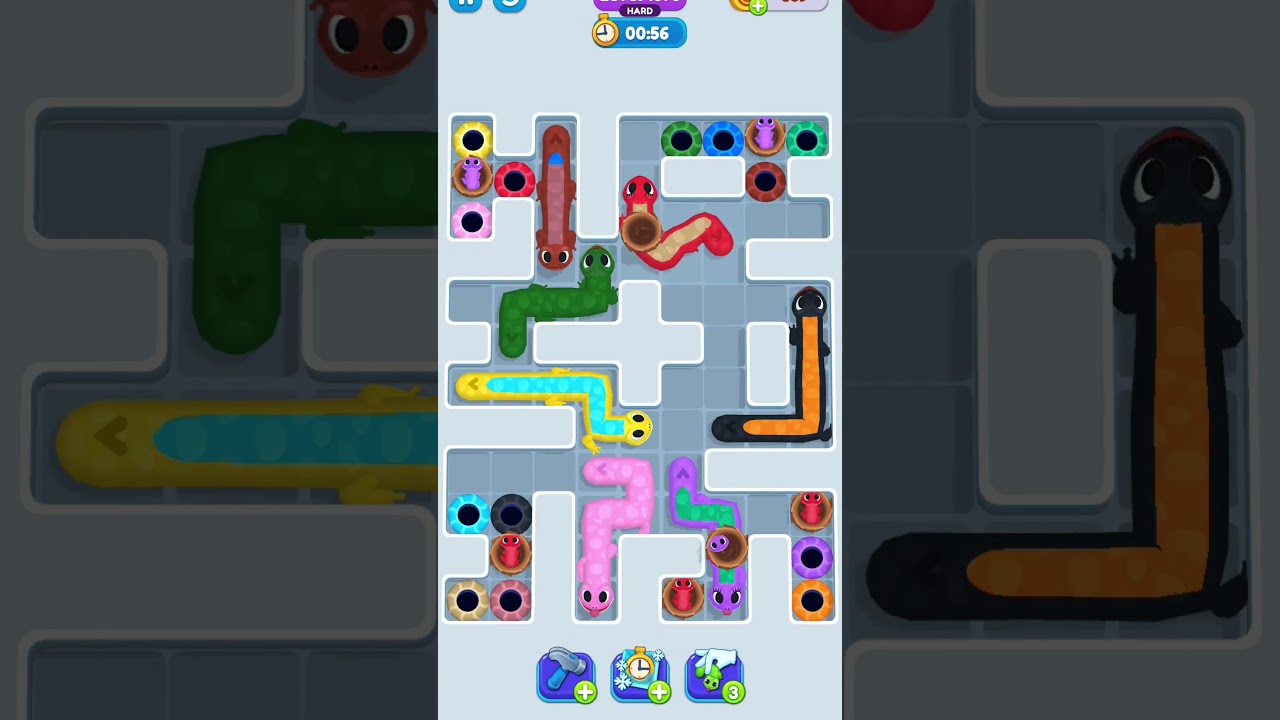
Task: Tap the blue hole along the top row
Action: pos(722,139)
